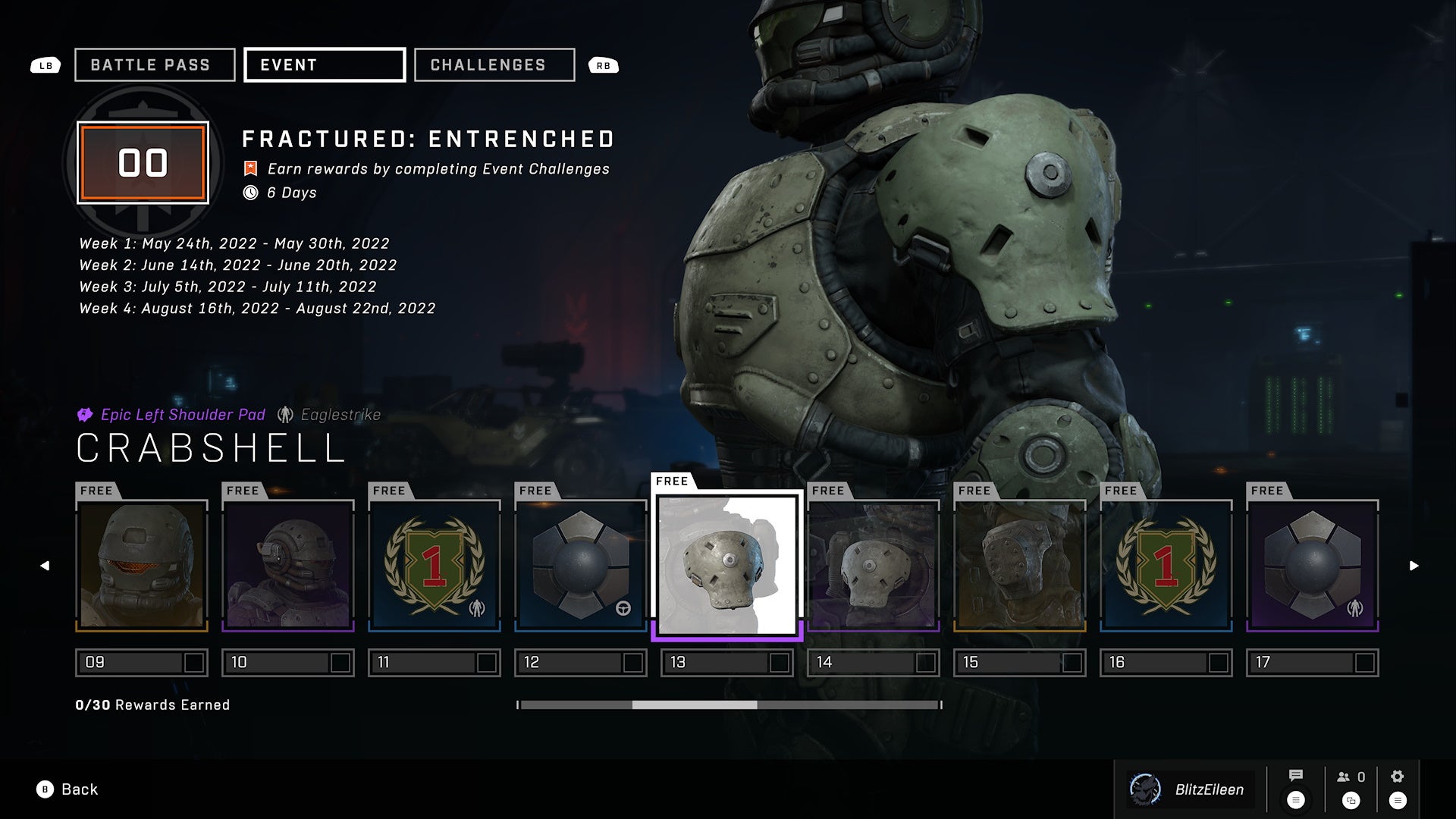
Task: Open the Challenges tab
Action: (x=494, y=65)
